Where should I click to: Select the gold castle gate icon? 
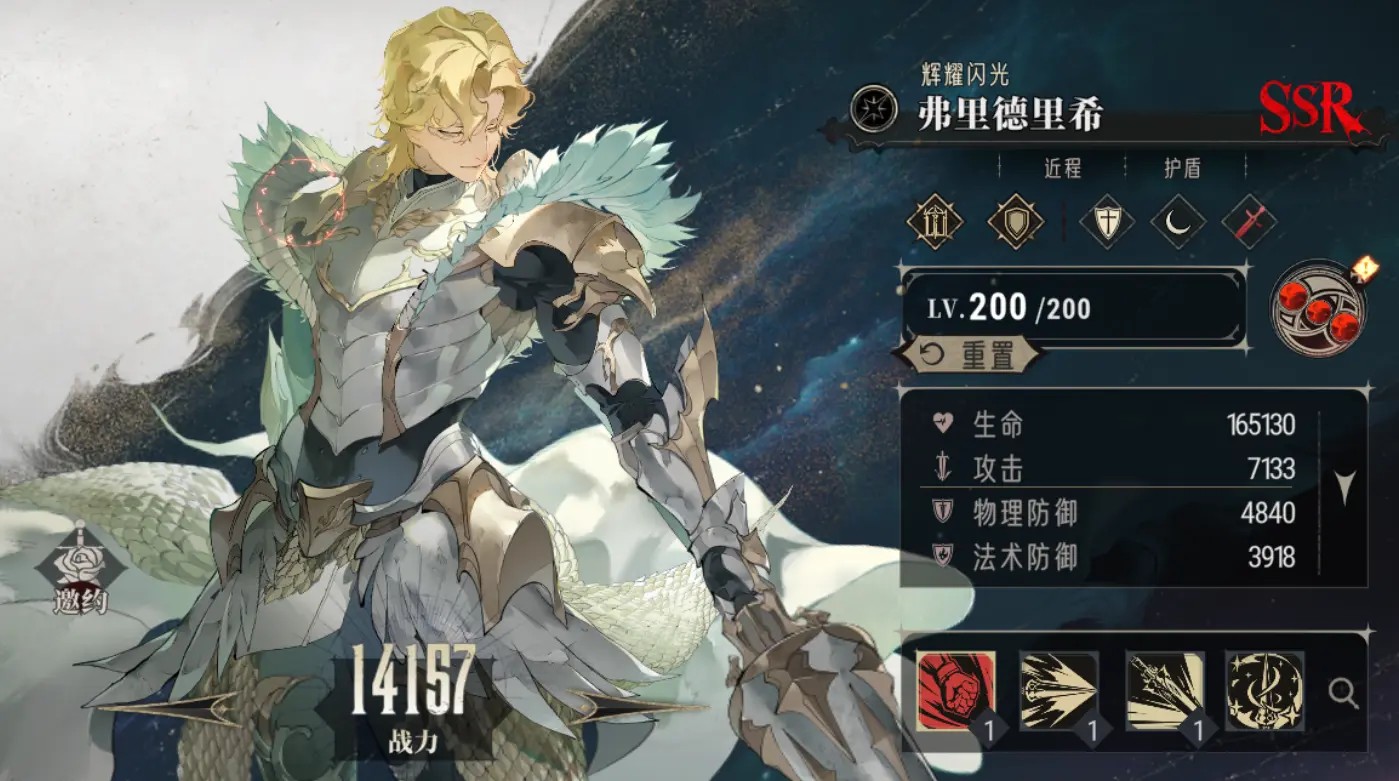[x=935, y=222]
